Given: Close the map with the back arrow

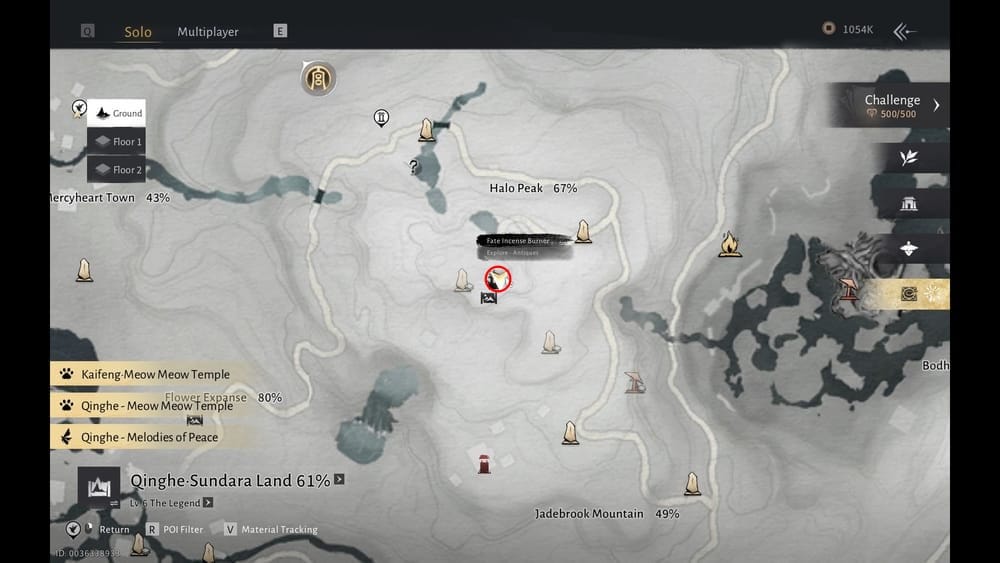Looking at the screenshot, I should (x=905, y=31).
